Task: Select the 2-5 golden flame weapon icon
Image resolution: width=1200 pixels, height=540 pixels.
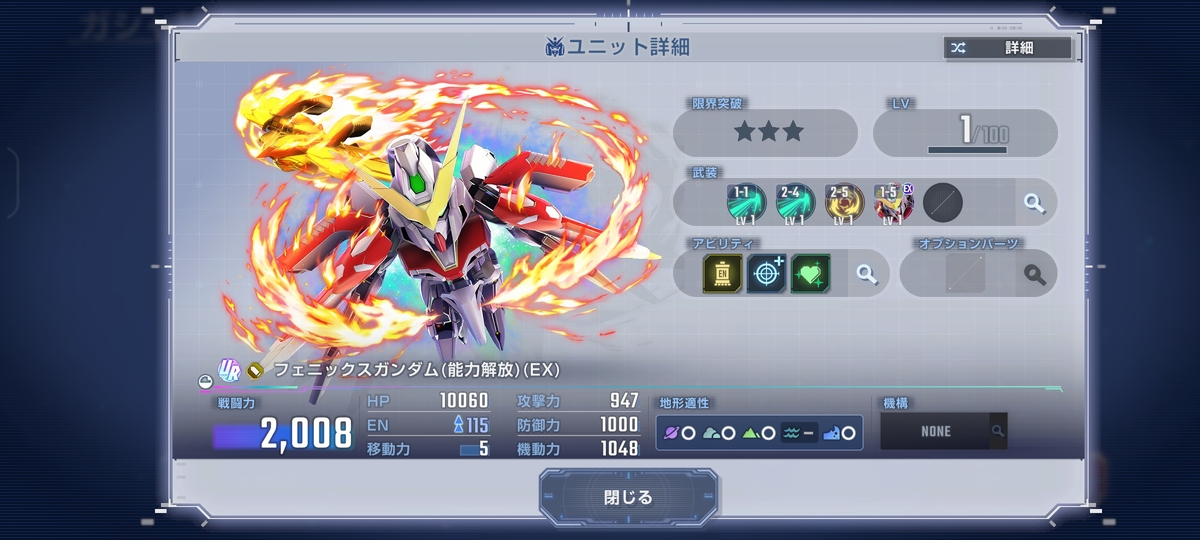Action: 844,202
